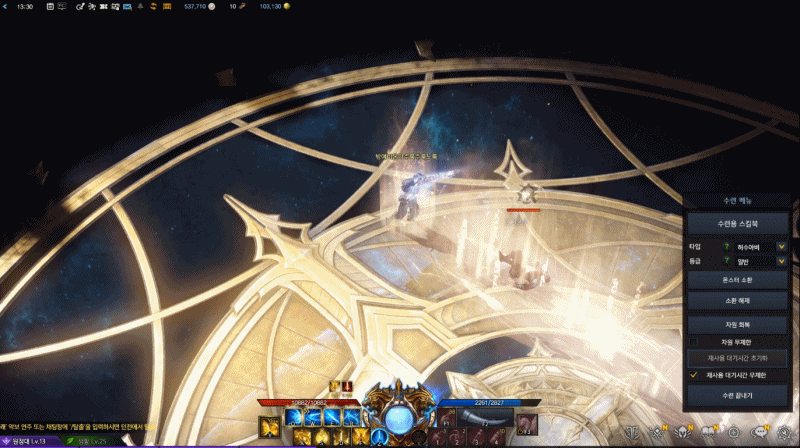Screen dimensions: 800x448
Task: Click the 자원 회복 restore button
Action: [738, 325]
